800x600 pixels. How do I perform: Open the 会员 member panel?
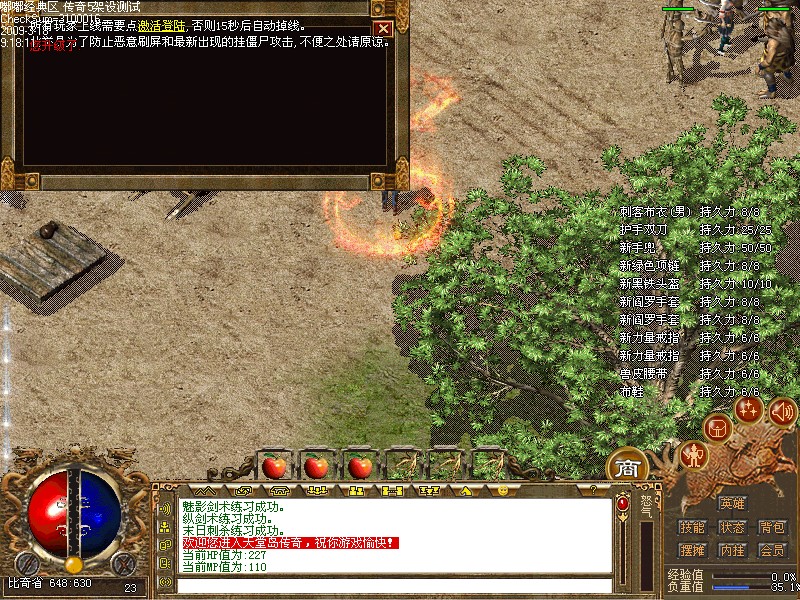coord(772,550)
